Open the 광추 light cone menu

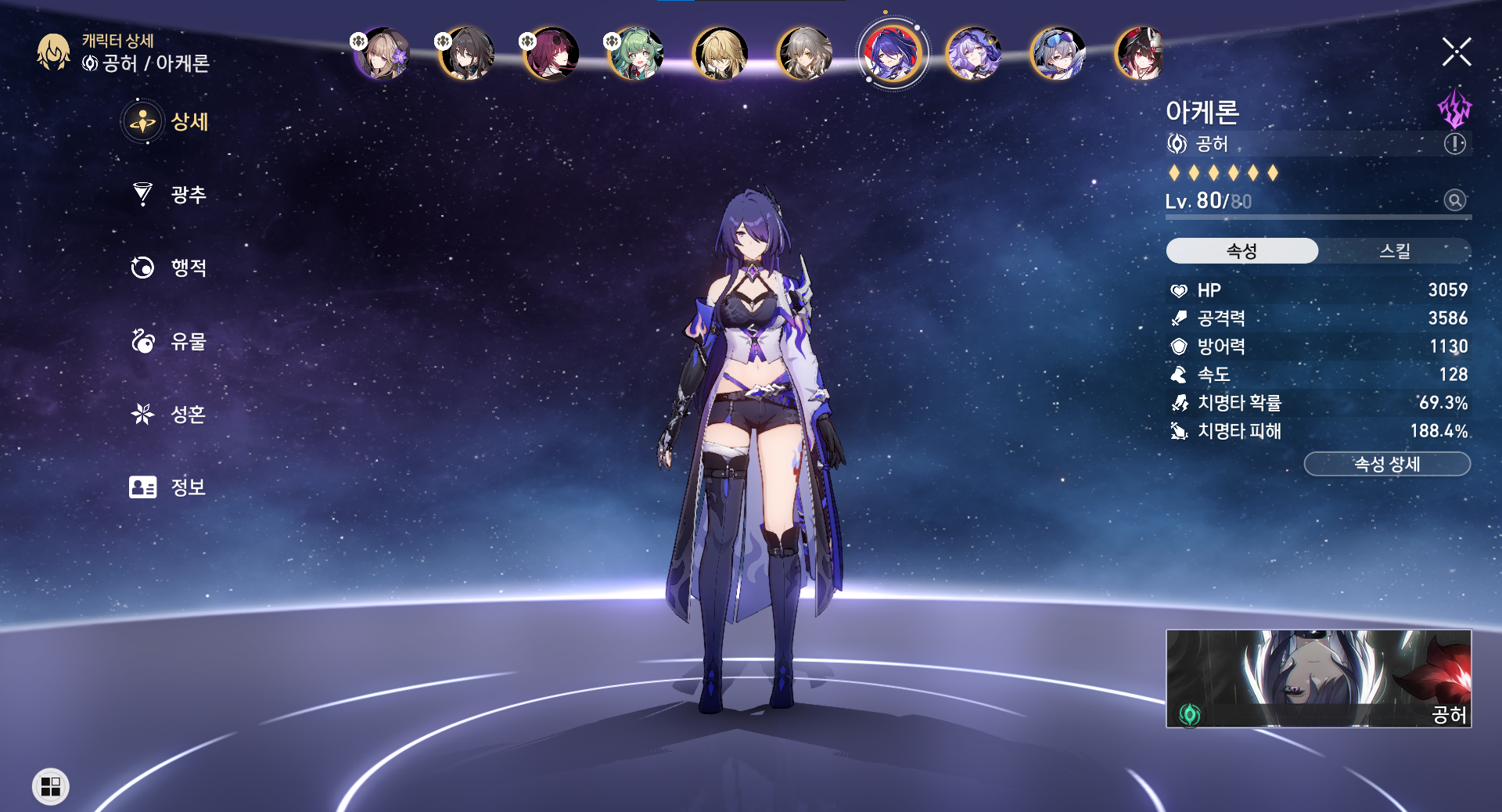click(171, 194)
